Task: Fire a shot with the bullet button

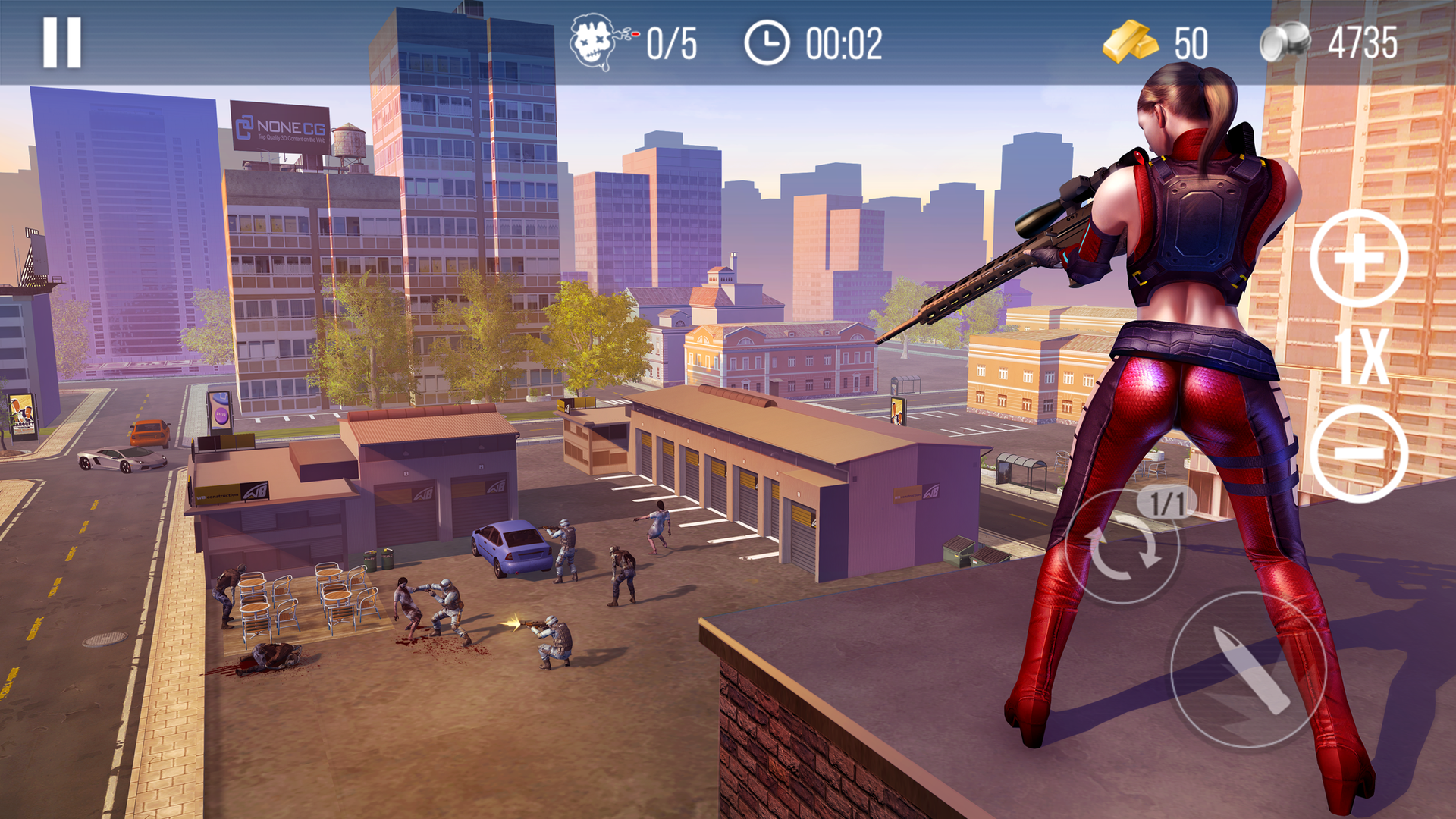Action: coord(1248,670)
